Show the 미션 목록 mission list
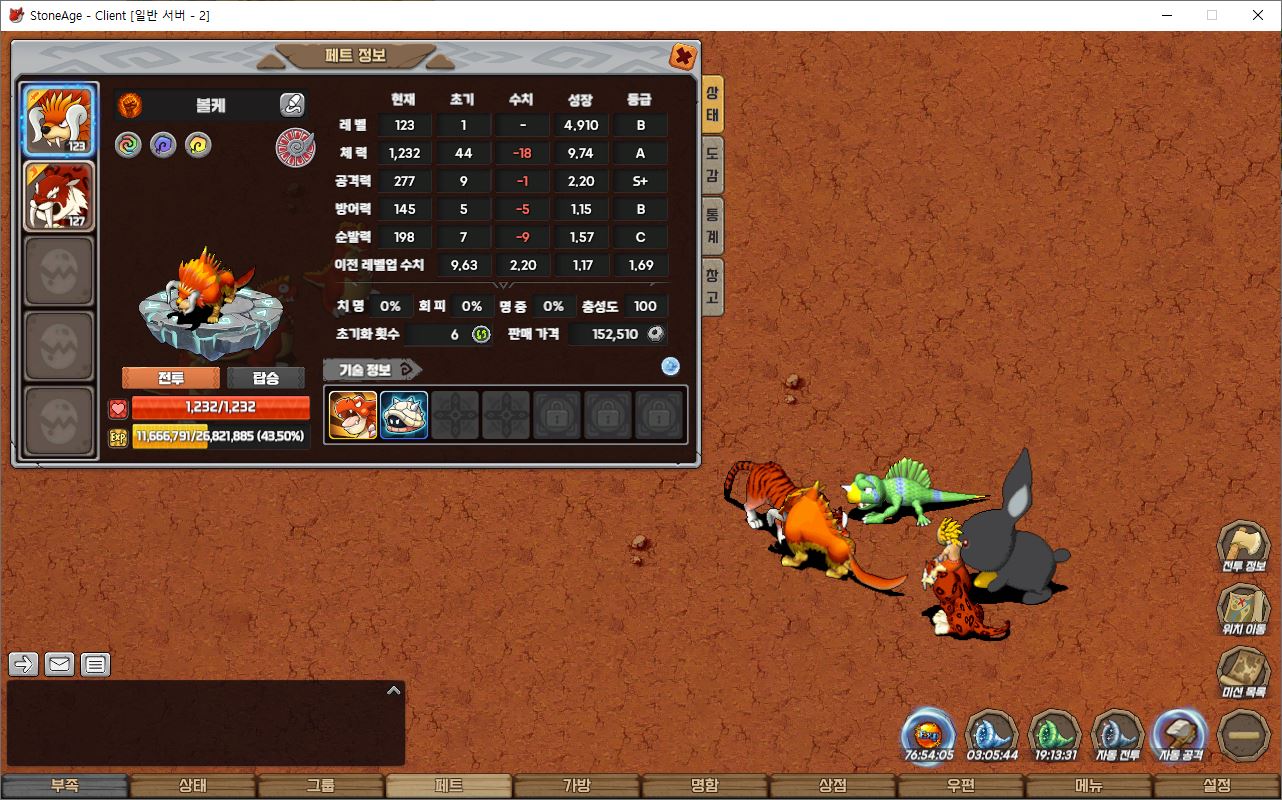 [x=1243, y=673]
